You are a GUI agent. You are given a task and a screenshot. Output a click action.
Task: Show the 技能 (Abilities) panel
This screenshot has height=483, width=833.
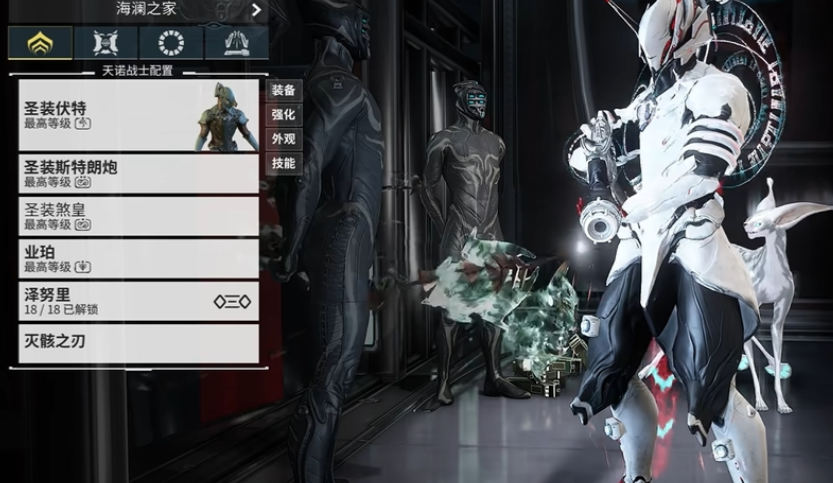(283, 163)
